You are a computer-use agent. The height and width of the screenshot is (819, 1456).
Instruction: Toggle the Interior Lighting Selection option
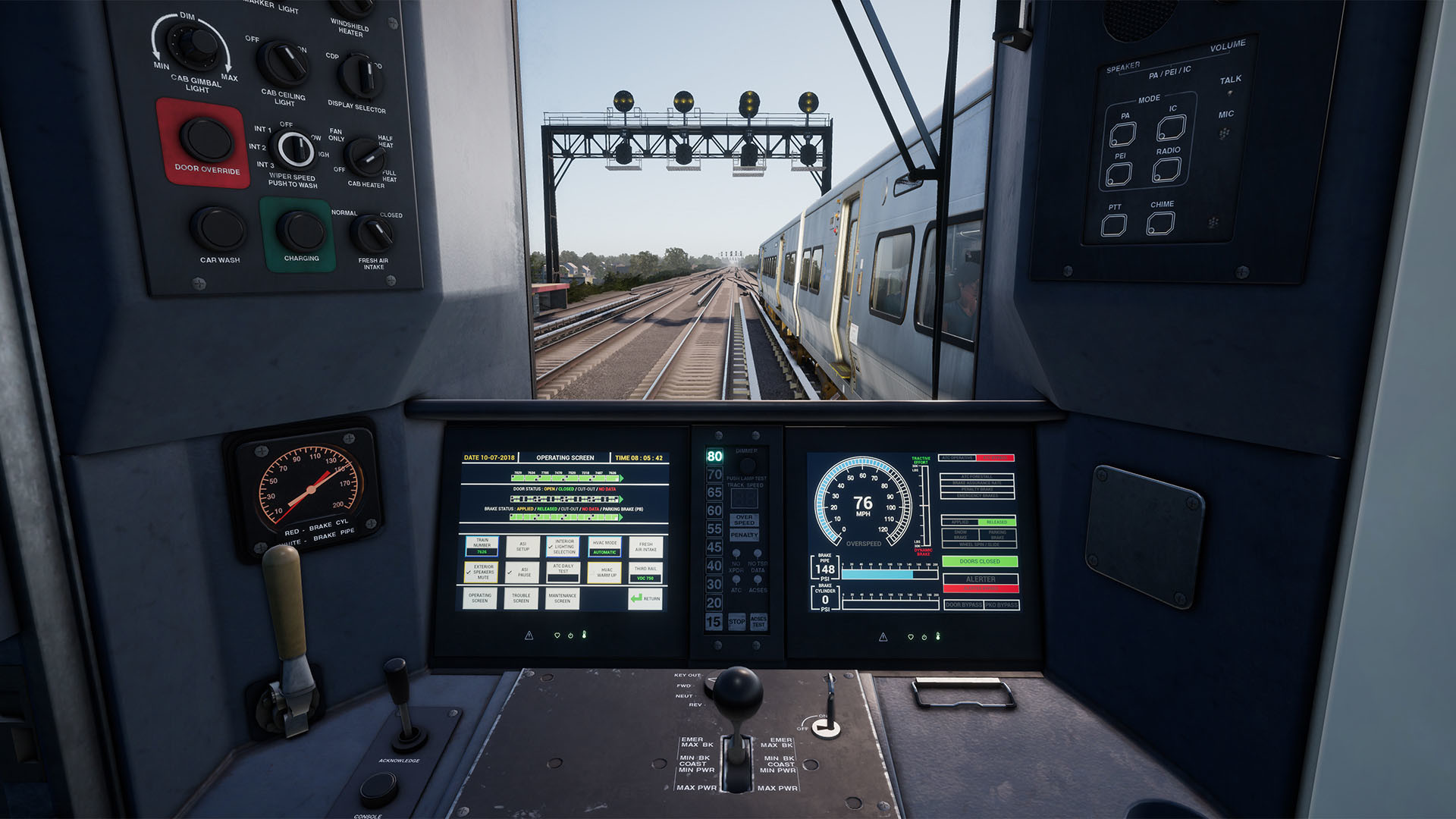[563, 547]
